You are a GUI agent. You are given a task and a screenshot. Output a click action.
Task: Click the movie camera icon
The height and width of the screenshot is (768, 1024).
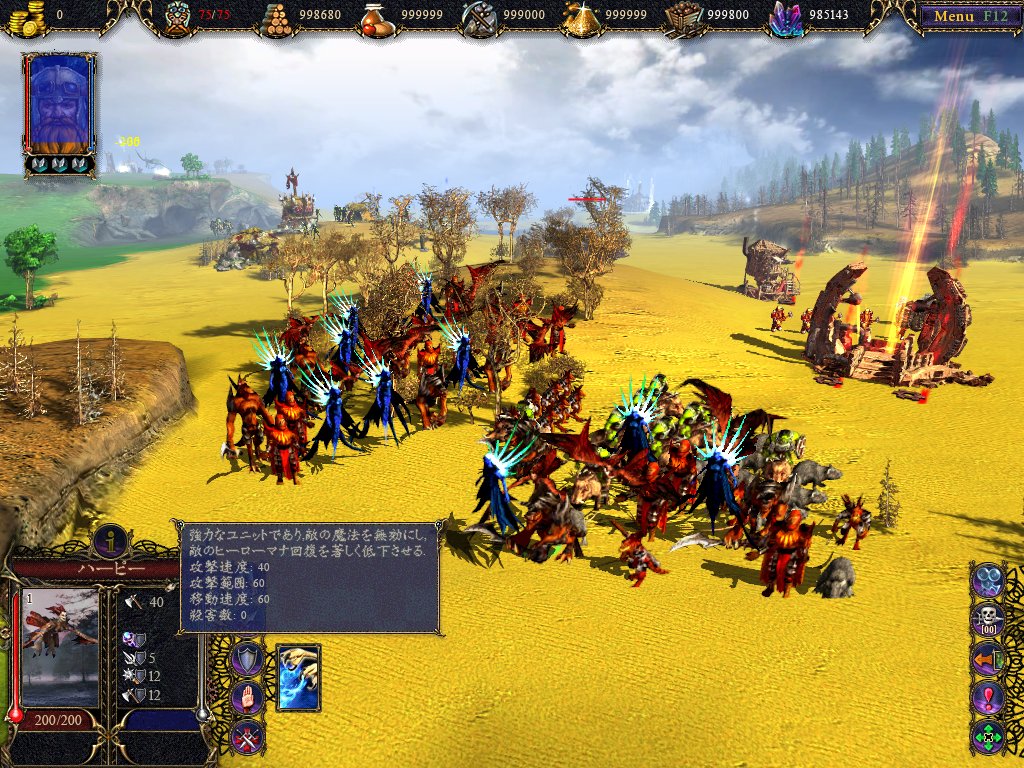tap(988, 580)
